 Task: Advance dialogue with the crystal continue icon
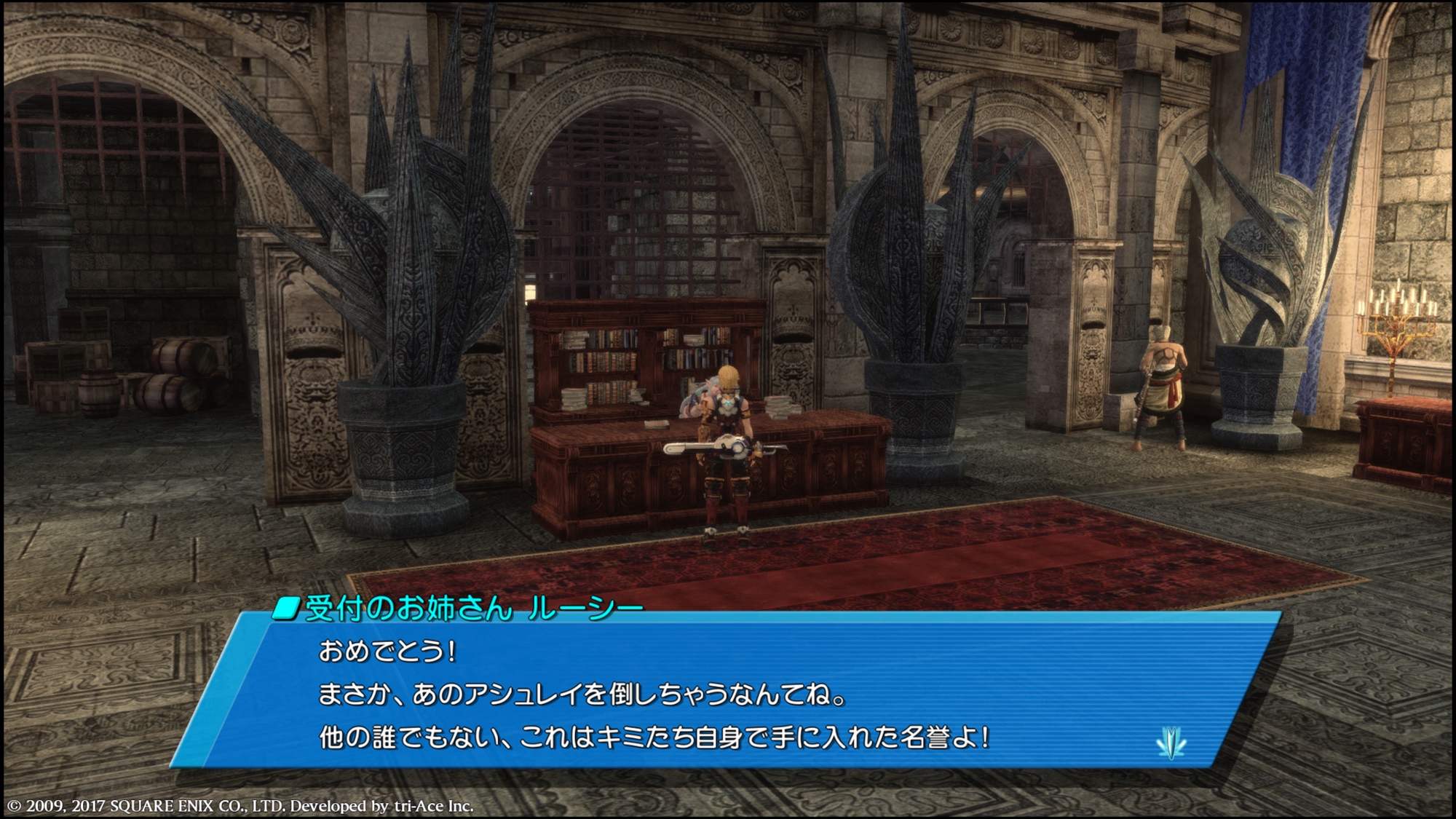[x=1171, y=743]
